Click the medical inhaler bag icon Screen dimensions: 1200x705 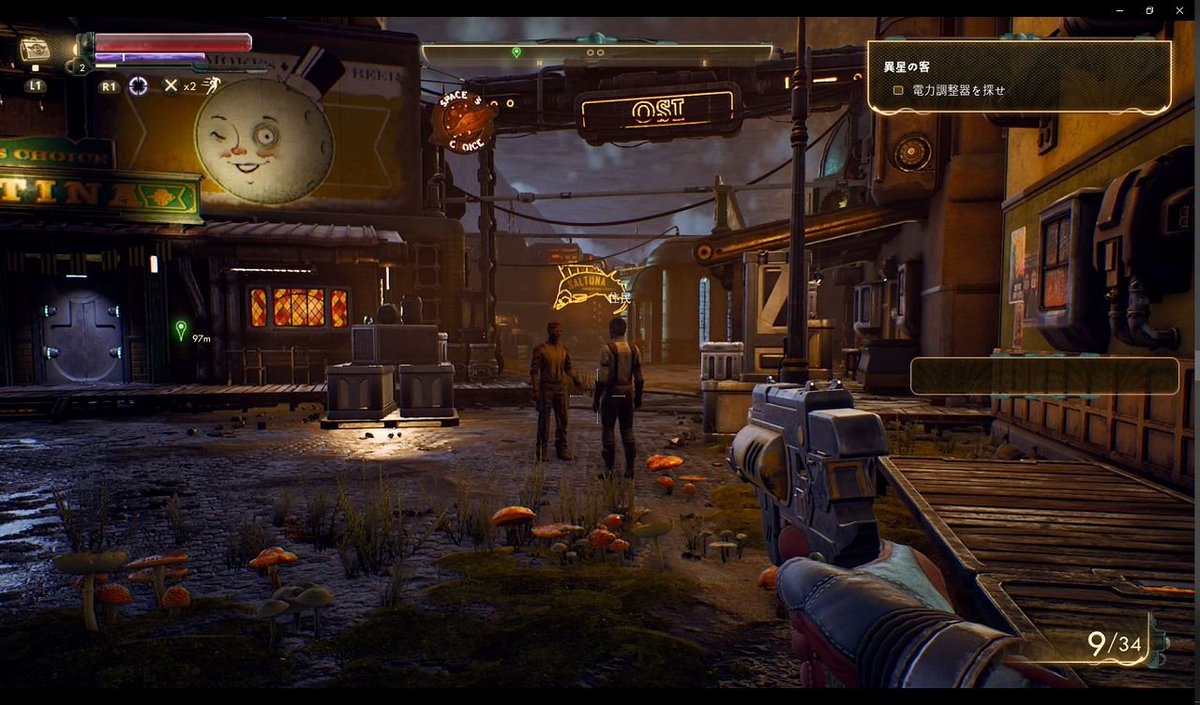(35, 49)
